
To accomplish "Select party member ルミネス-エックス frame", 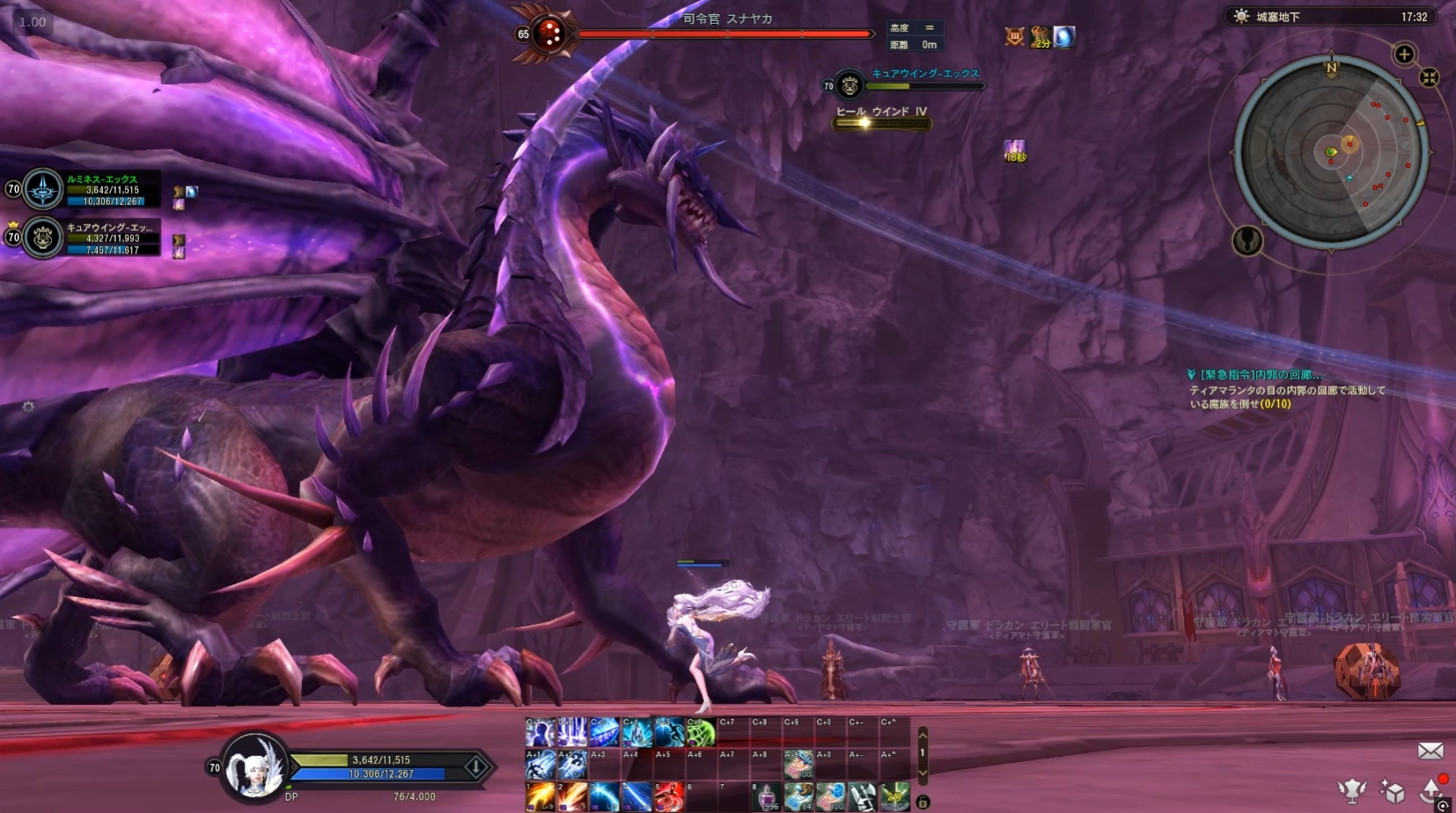I will 88,189.
